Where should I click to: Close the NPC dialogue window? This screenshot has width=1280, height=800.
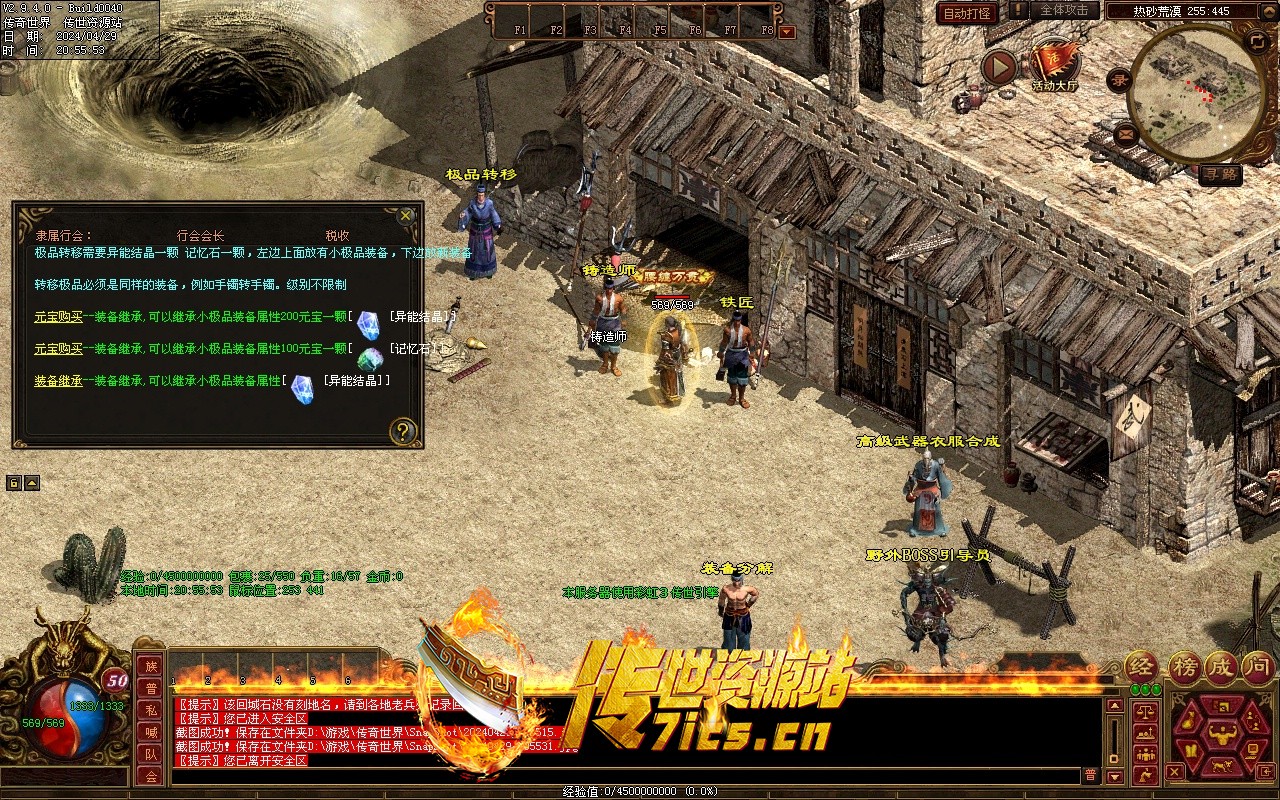click(405, 215)
